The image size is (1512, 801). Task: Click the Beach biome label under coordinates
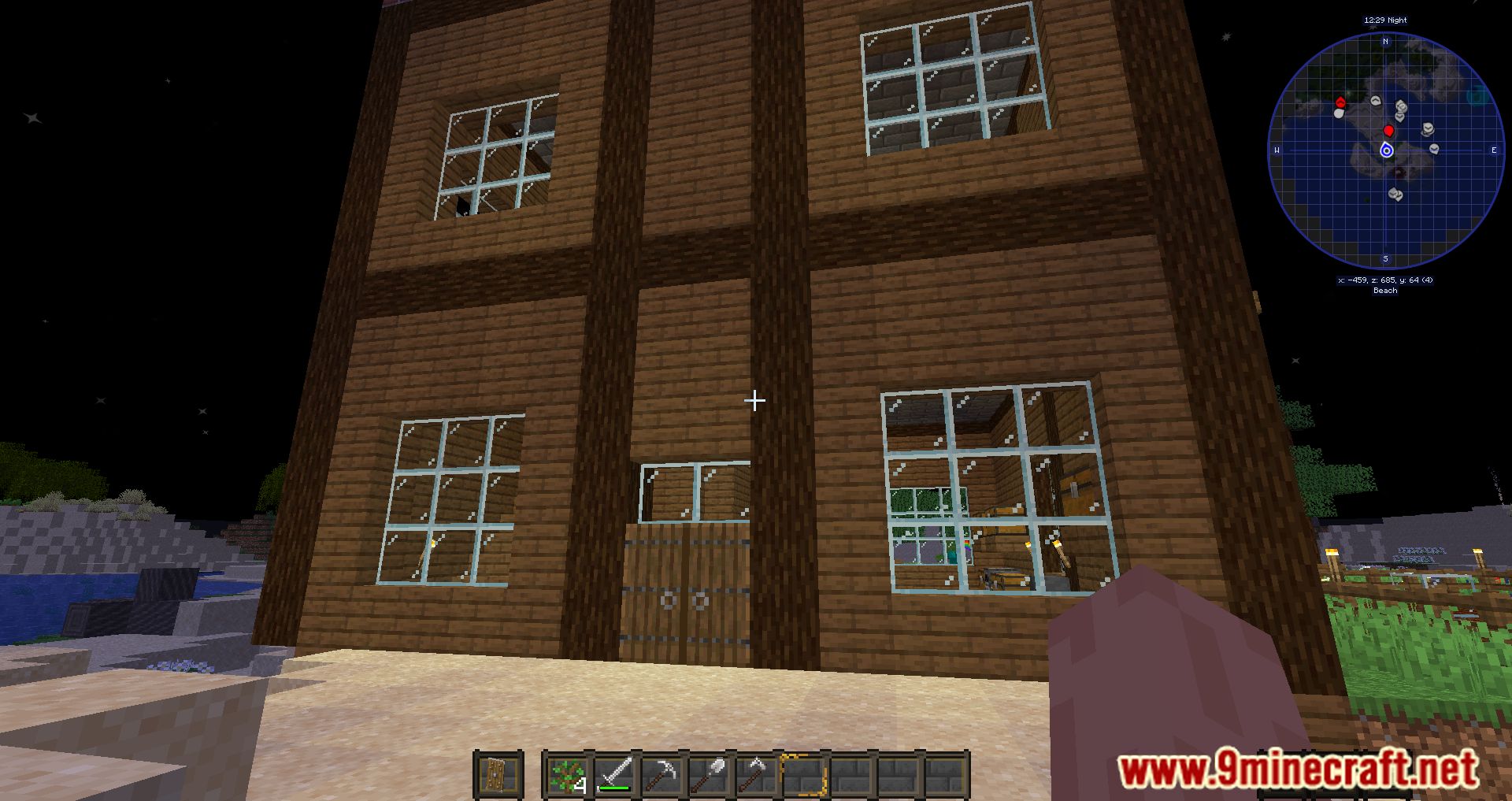[x=1384, y=291]
